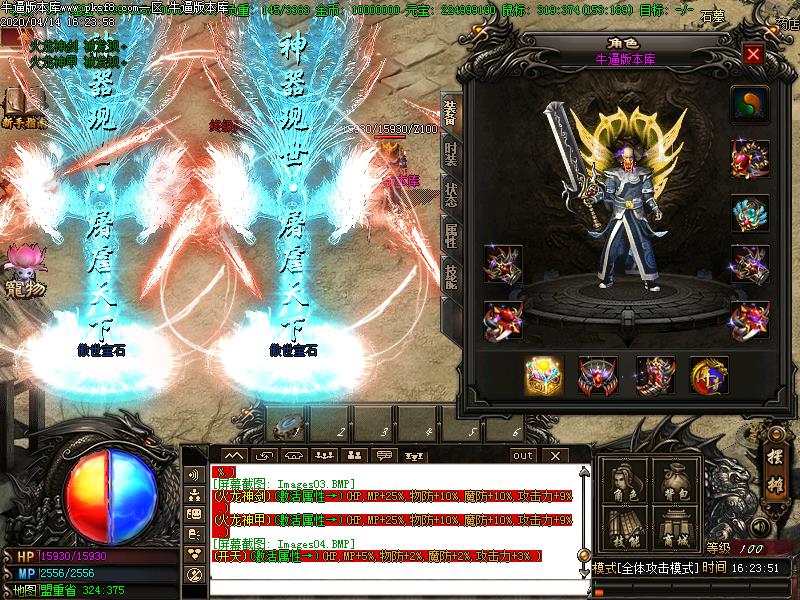The image size is (800, 600).
Task: Select the blue winged helmet slot
Action: click(x=748, y=212)
